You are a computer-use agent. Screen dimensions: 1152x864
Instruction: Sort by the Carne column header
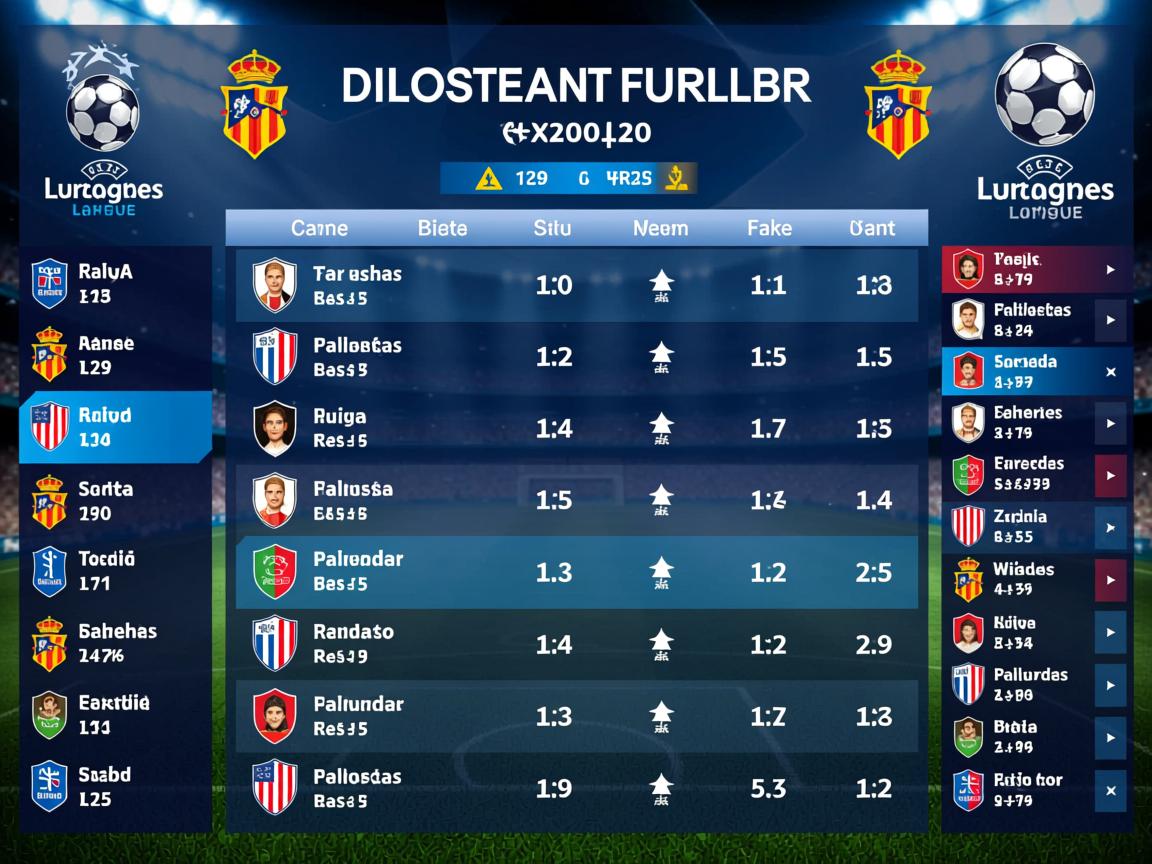319,228
